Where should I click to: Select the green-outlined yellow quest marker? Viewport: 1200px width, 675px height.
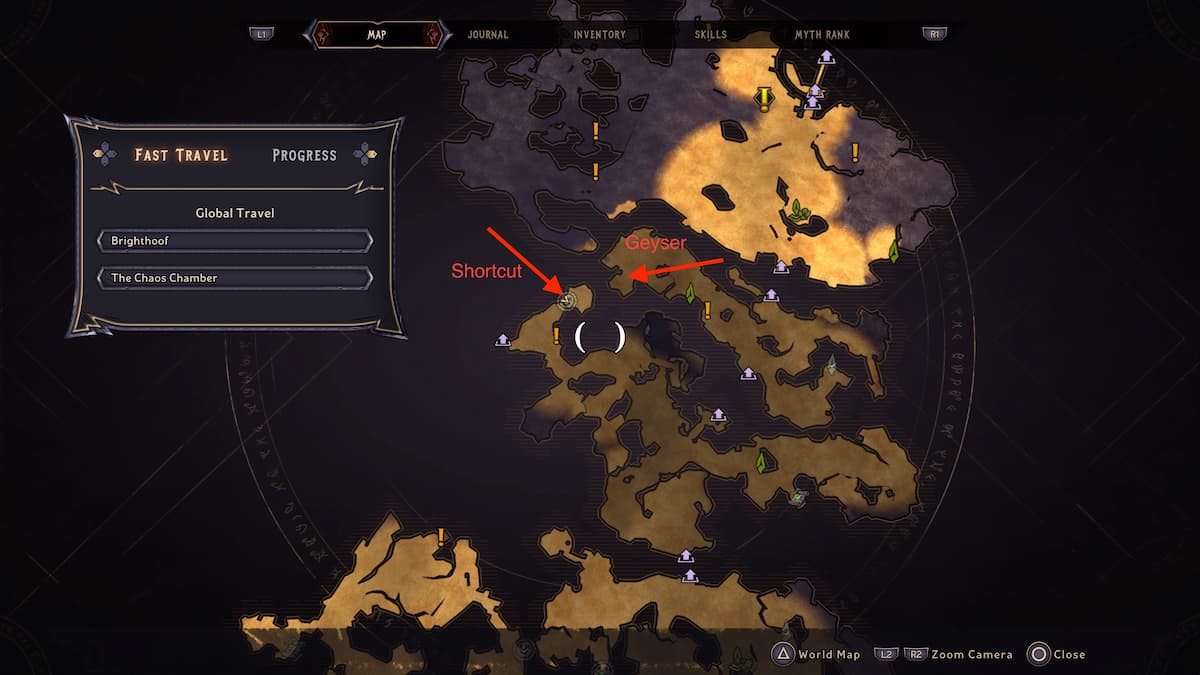(x=765, y=98)
